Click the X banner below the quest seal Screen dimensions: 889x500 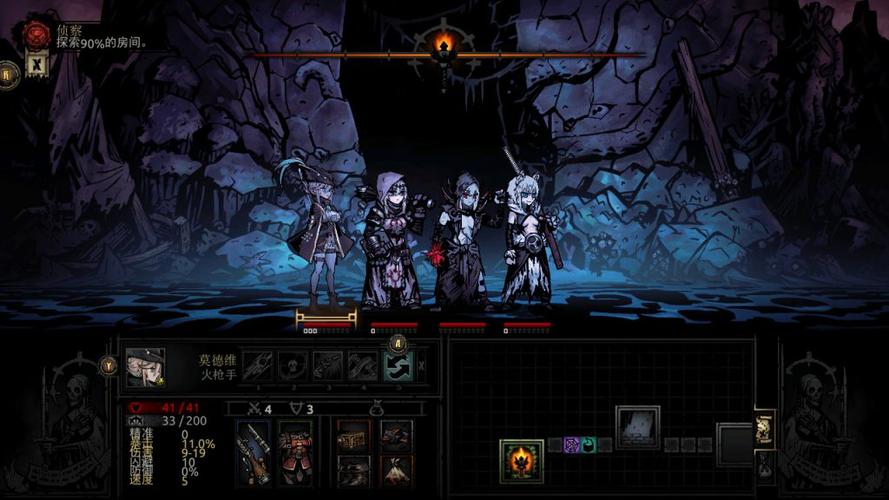pos(36,65)
